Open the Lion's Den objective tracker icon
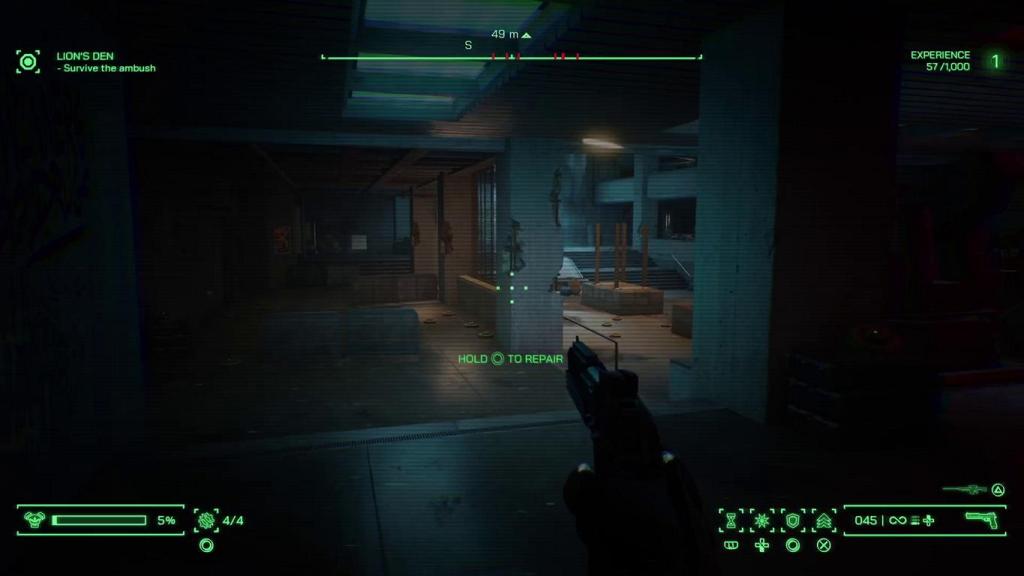Image resolution: width=1024 pixels, height=576 pixels. coord(28,62)
